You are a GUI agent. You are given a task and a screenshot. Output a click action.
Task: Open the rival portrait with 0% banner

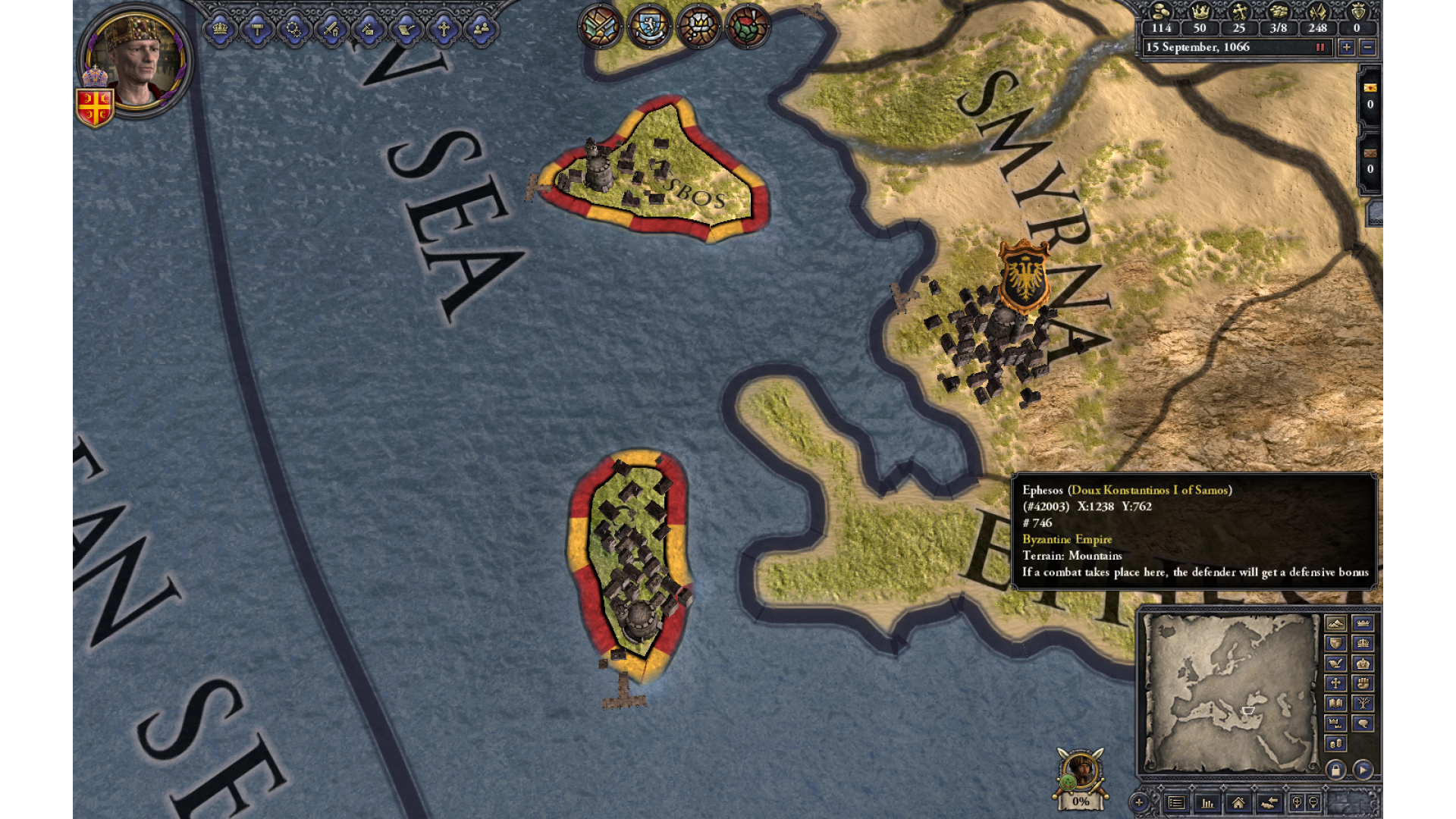(1081, 773)
